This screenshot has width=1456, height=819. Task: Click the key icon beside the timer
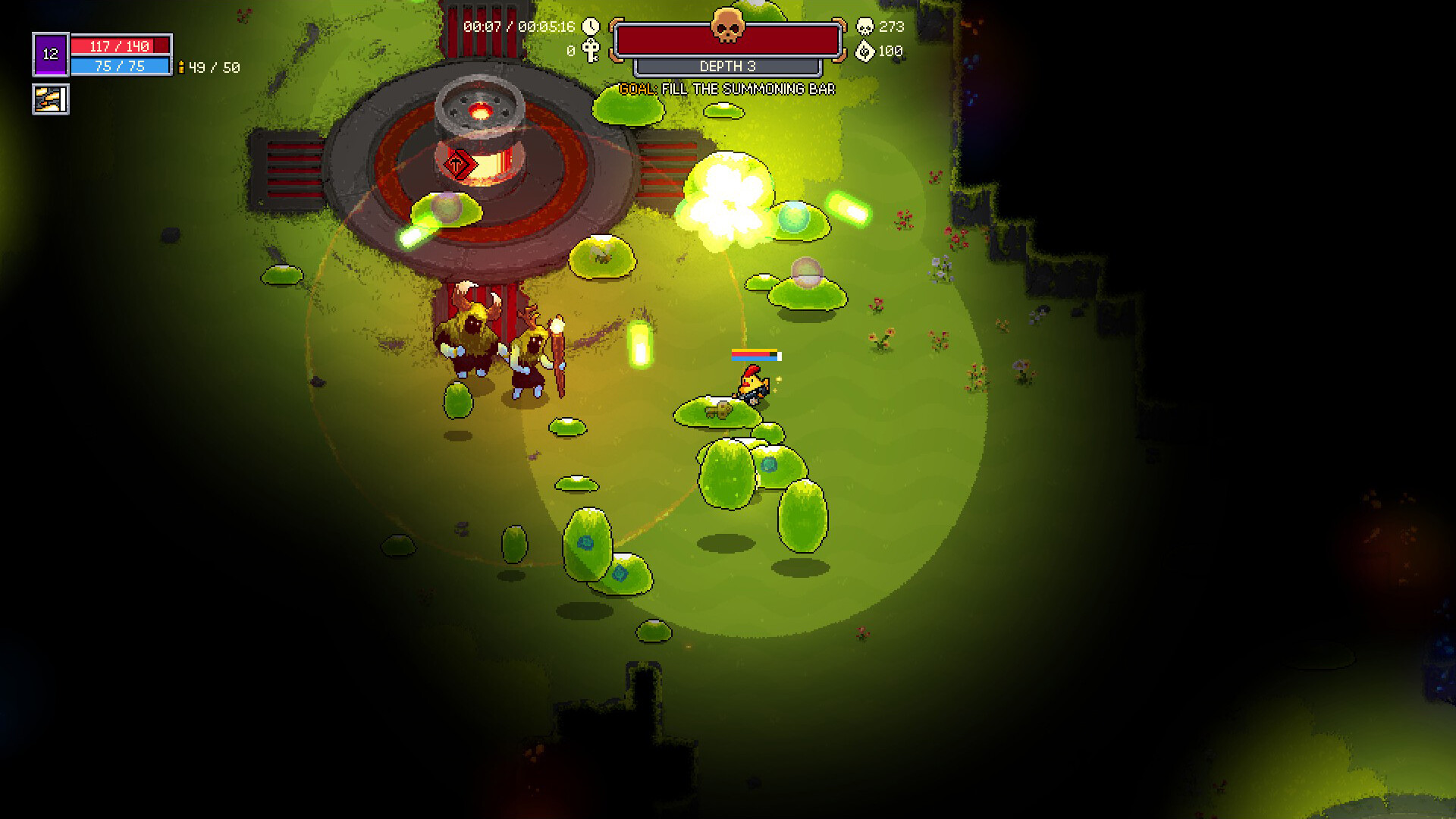coord(591,51)
